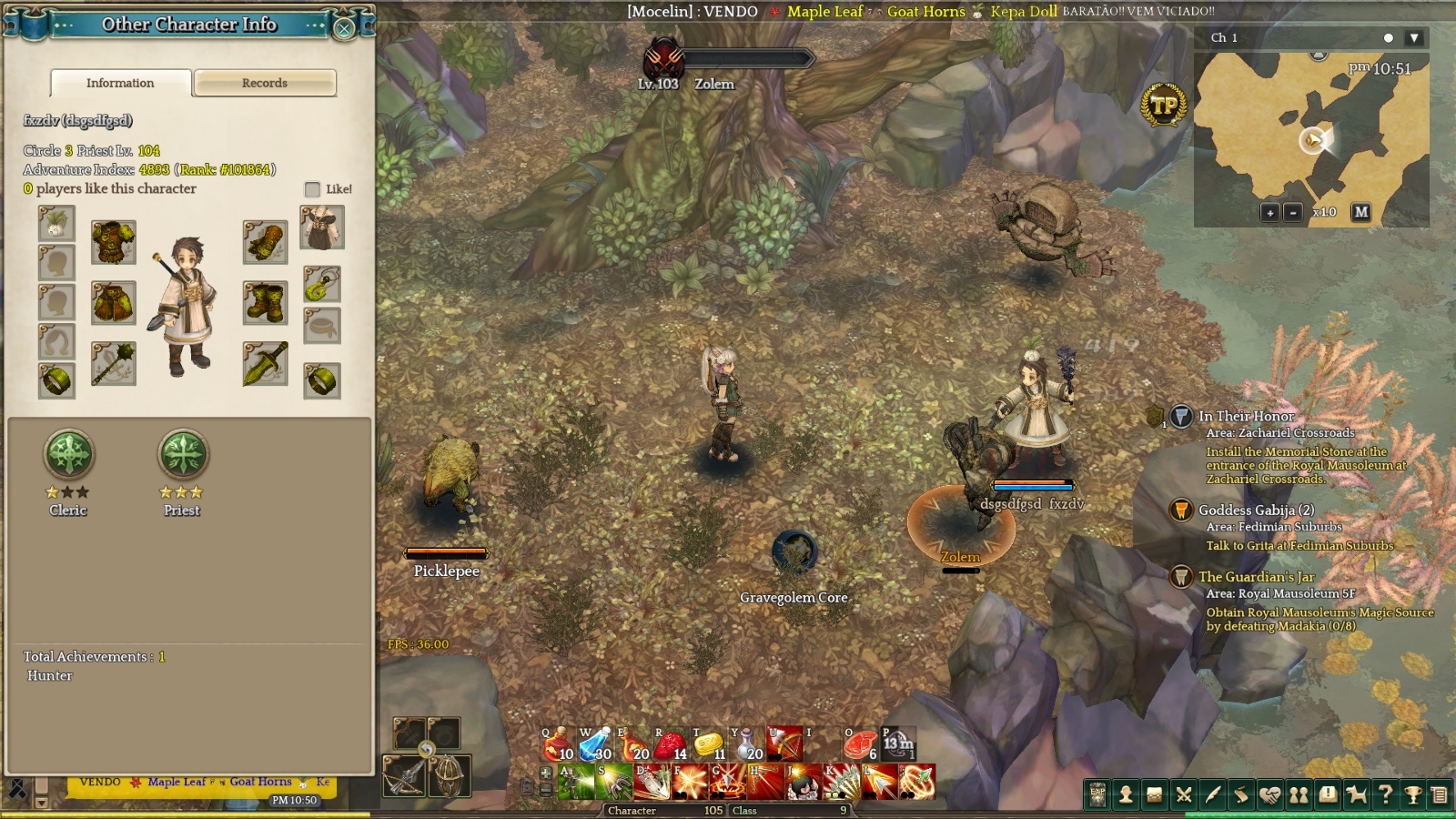Zoom out the minimap with minus button
The height and width of the screenshot is (819, 1456).
coord(1292,212)
